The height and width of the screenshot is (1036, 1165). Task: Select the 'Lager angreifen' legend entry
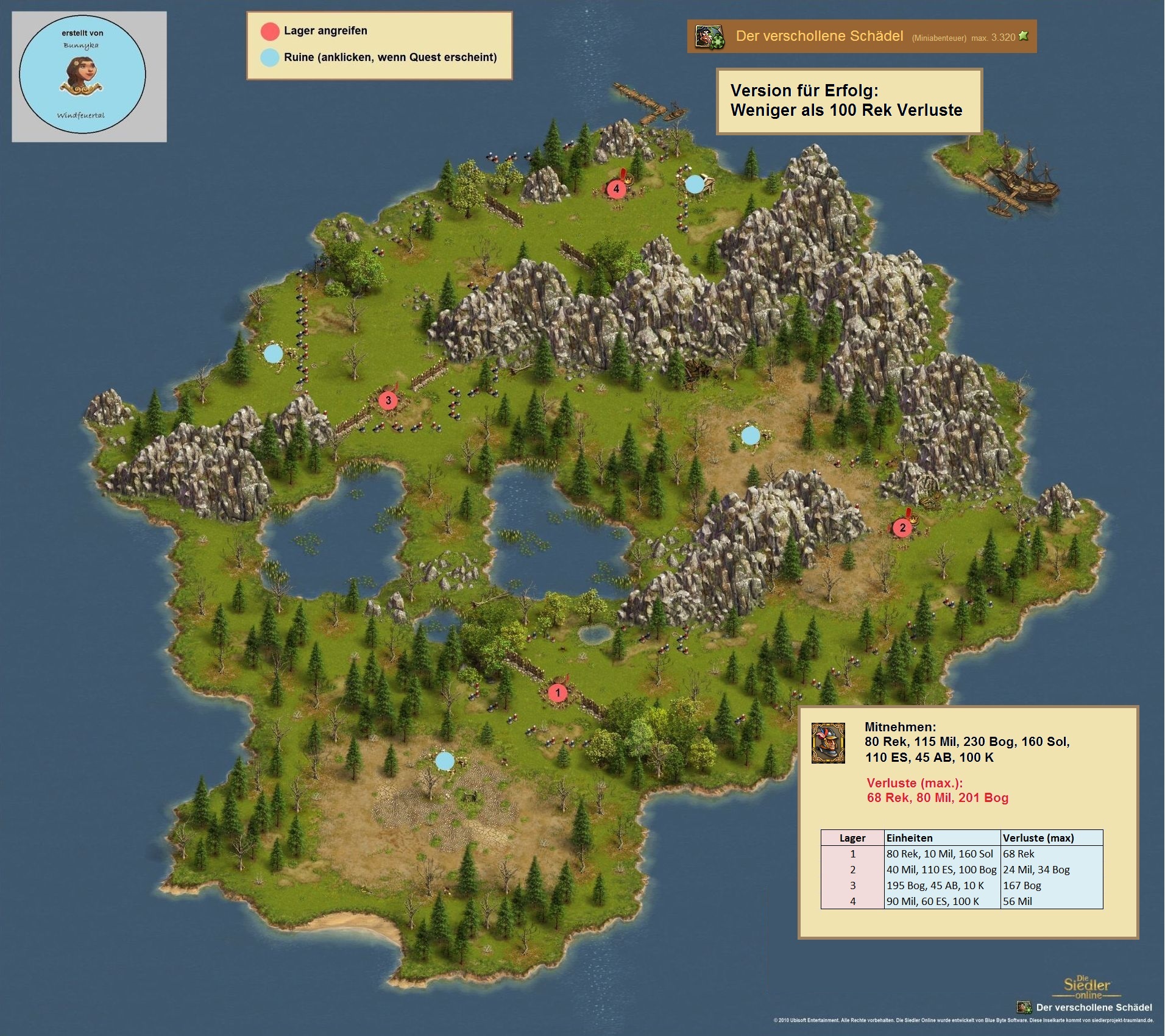coord(325,30)
